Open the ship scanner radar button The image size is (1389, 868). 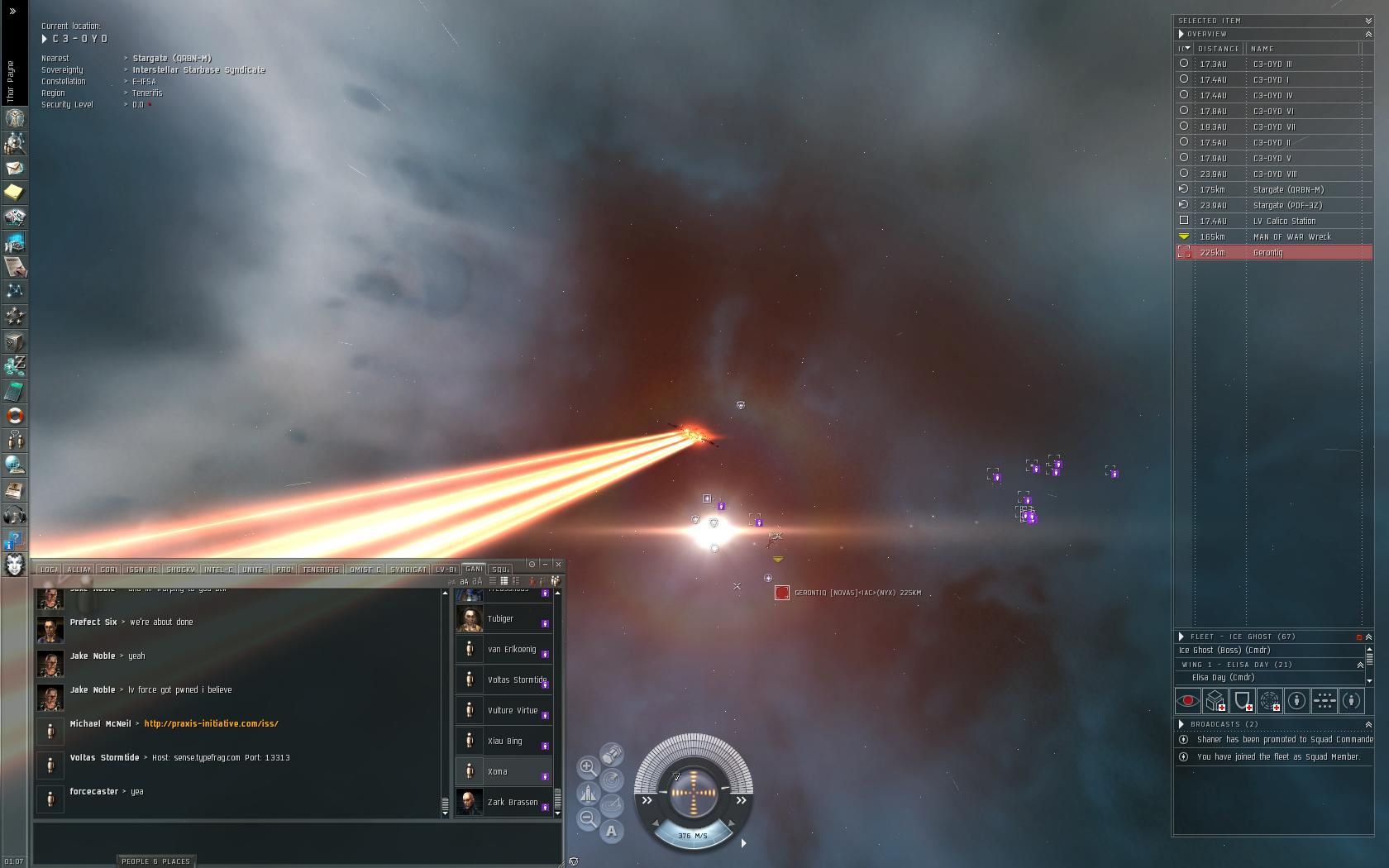point(612,780)
